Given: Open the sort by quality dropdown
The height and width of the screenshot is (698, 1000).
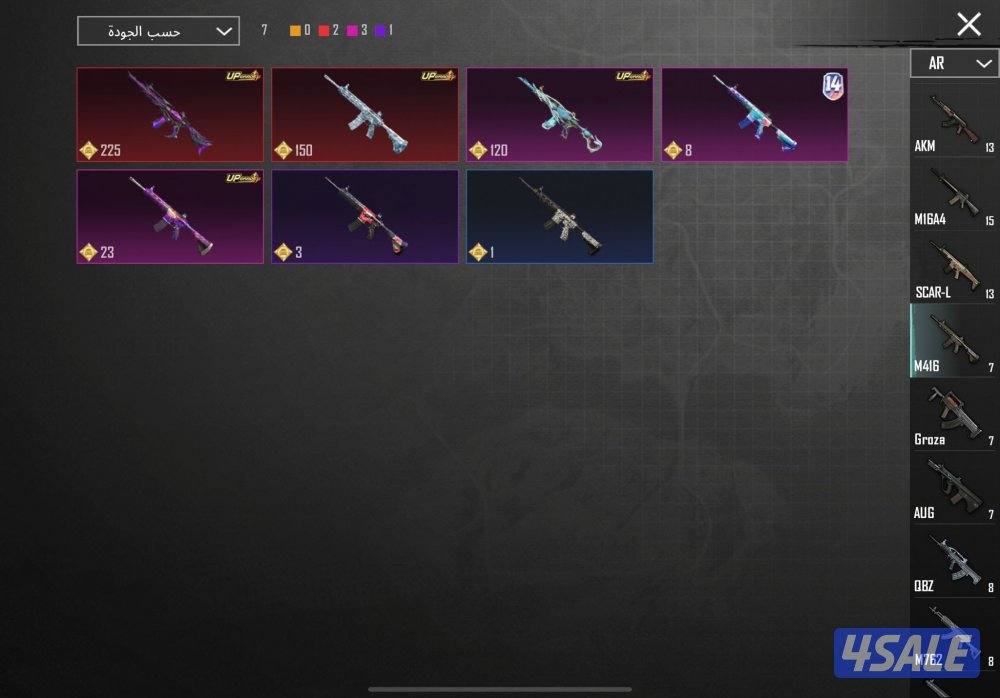Looking at the screenshot, I should point(158,31).
